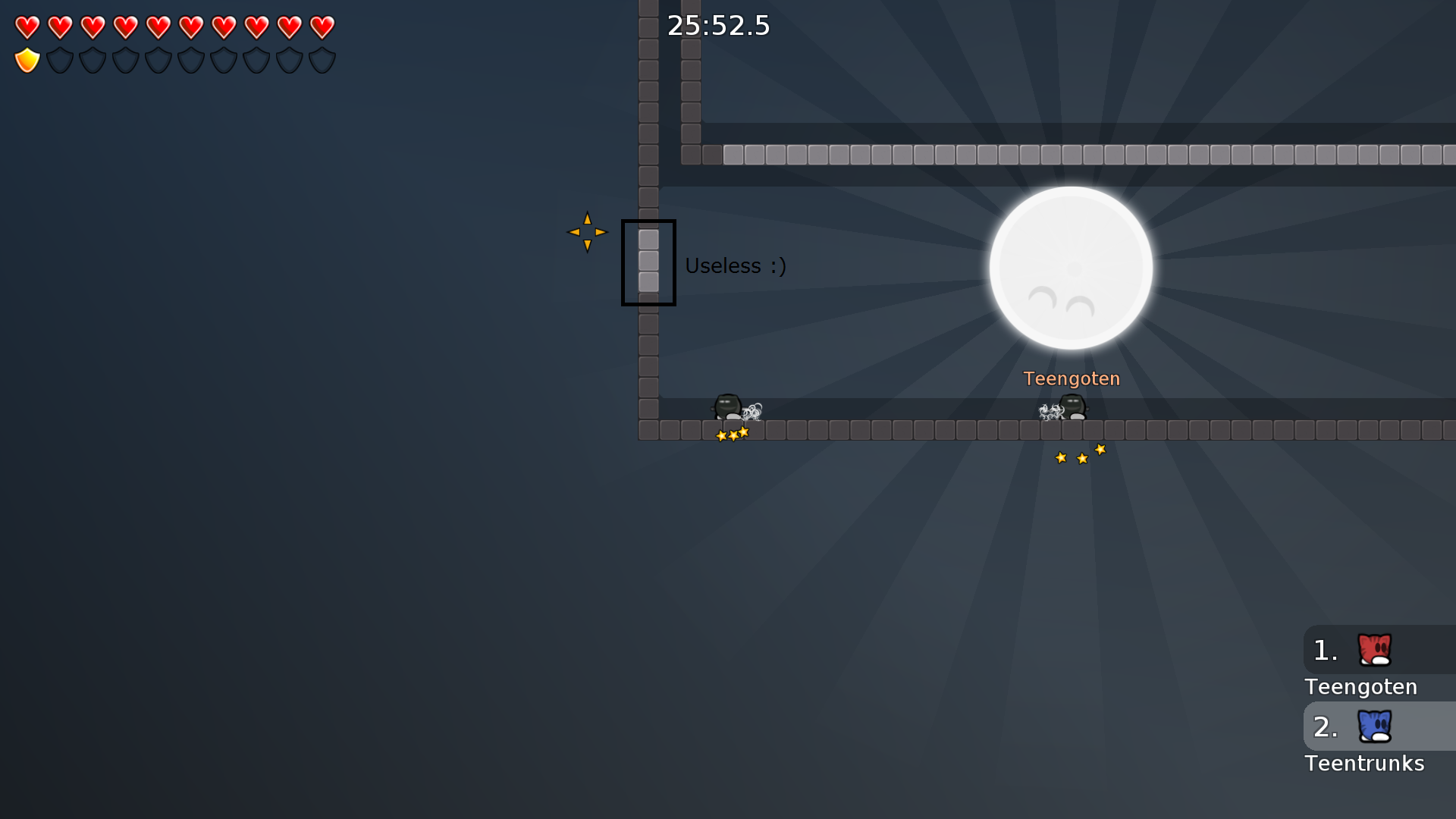Viewport: 1456px width, 819px height.
Task: Click the black framed tile marker
Action: coord(649,262)
